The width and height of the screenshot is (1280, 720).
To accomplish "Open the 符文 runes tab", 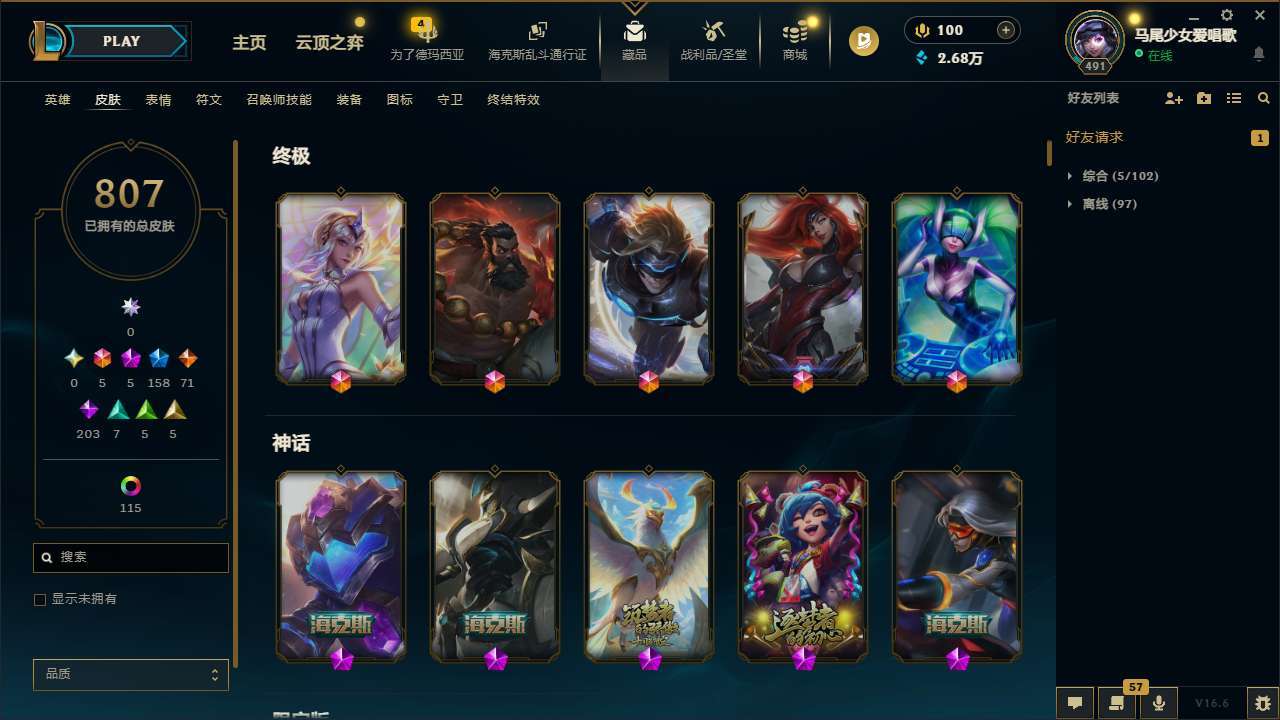I will pos(208,100).
